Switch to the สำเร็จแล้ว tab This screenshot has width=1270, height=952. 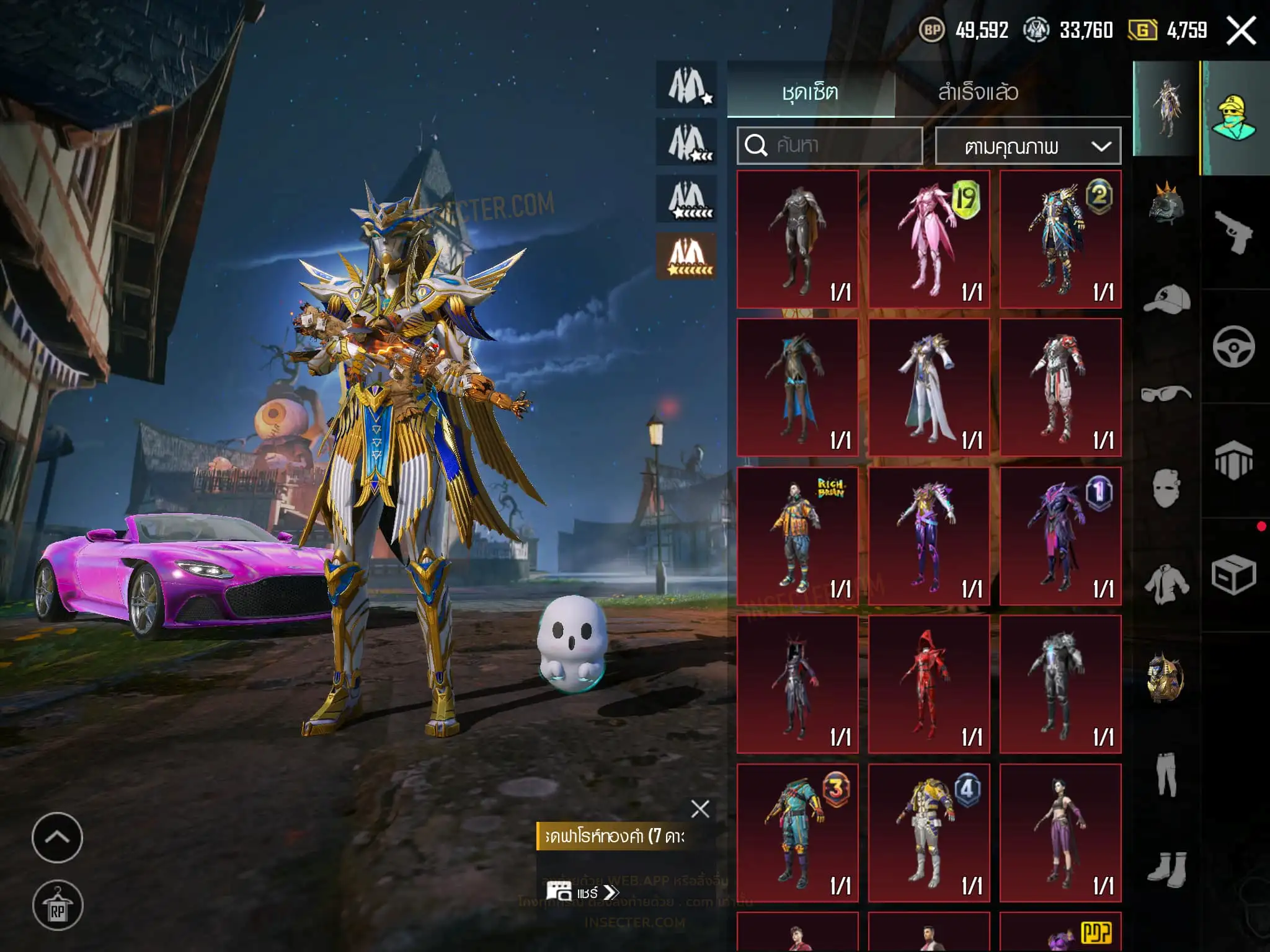(978, 92)
